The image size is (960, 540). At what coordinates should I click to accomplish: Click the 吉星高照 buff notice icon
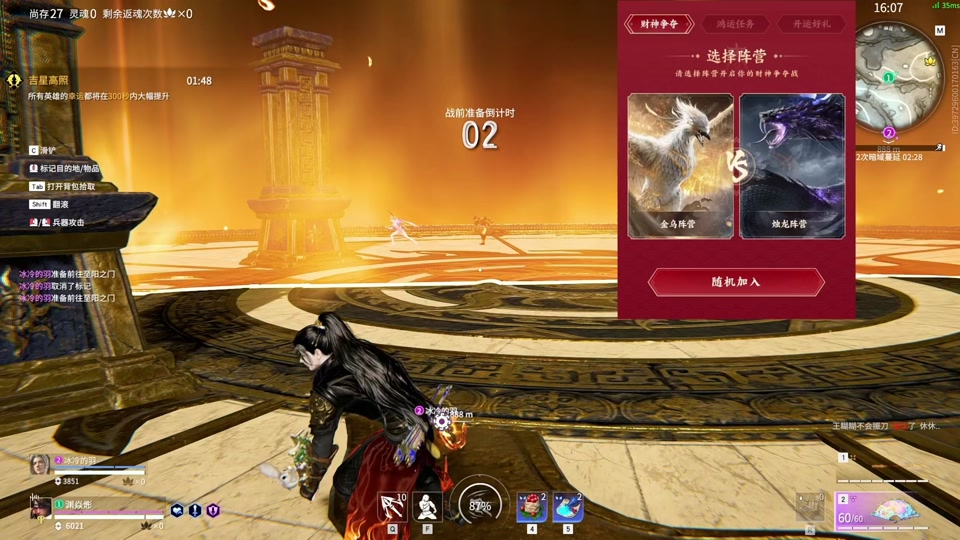(13, 80)
